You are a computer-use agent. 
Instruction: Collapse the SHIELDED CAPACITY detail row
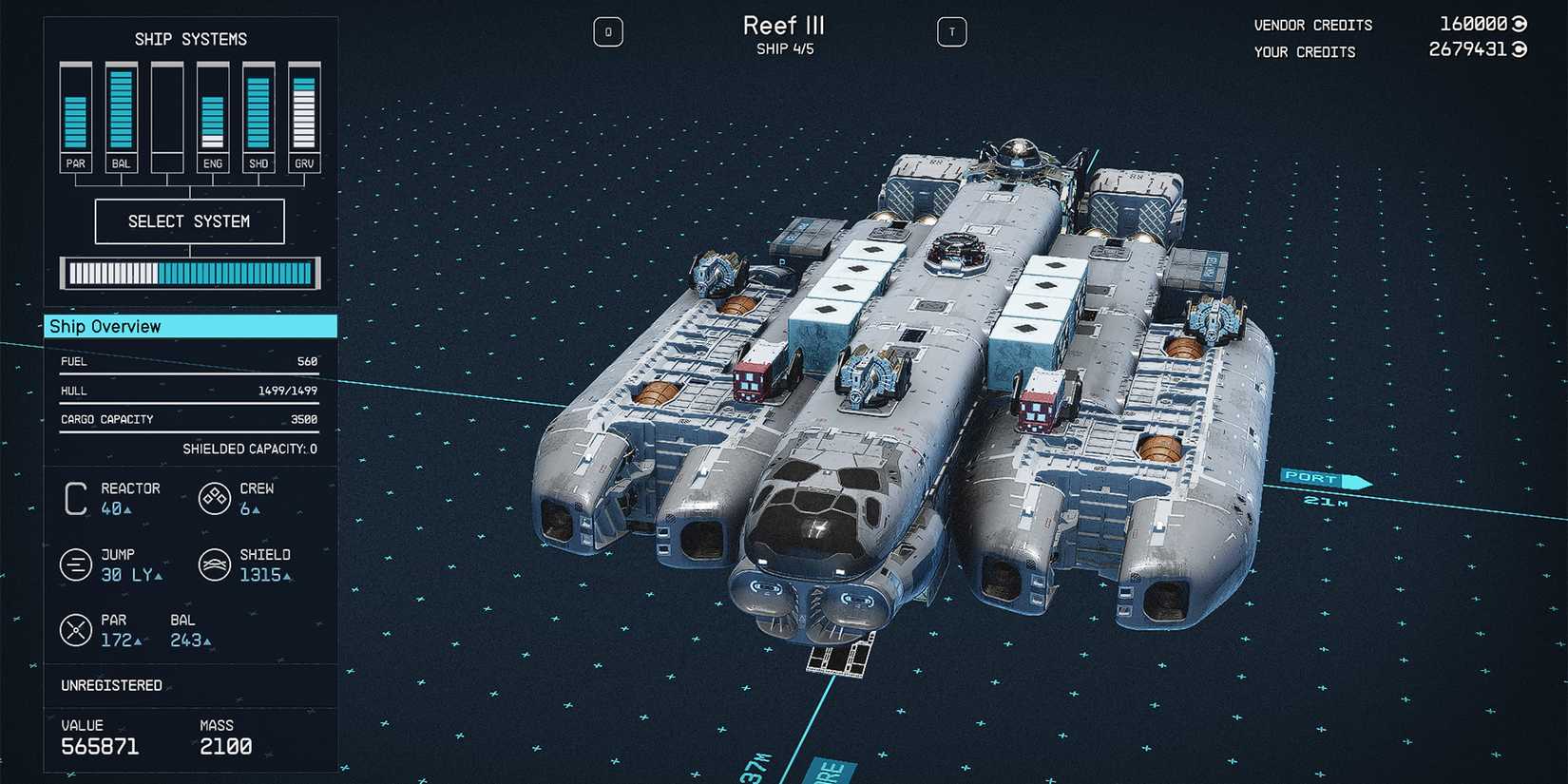(252, 448)
